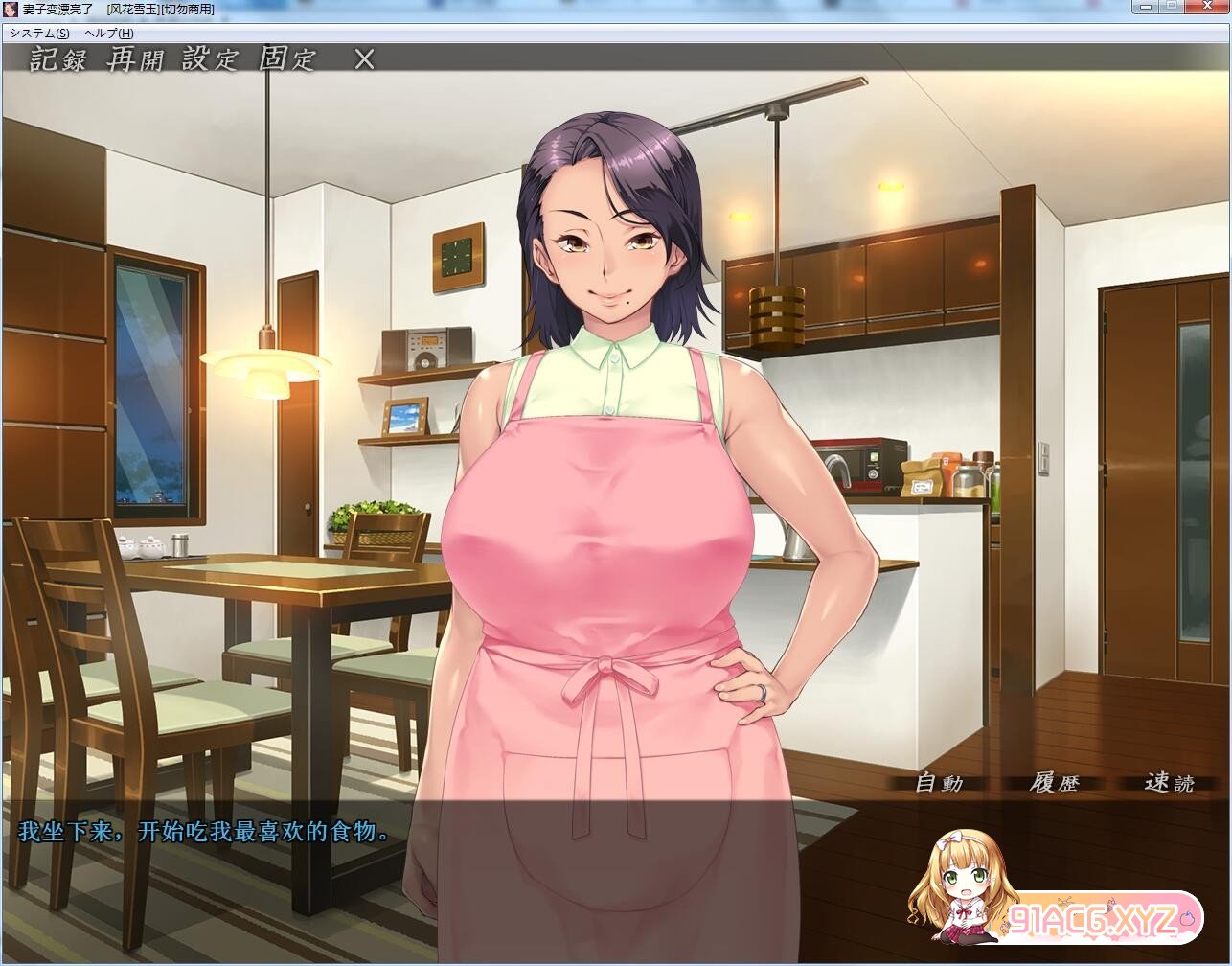Close the top menu bar with X
This screenshot has width=1232, height=966.
click(x=364, y=59)
